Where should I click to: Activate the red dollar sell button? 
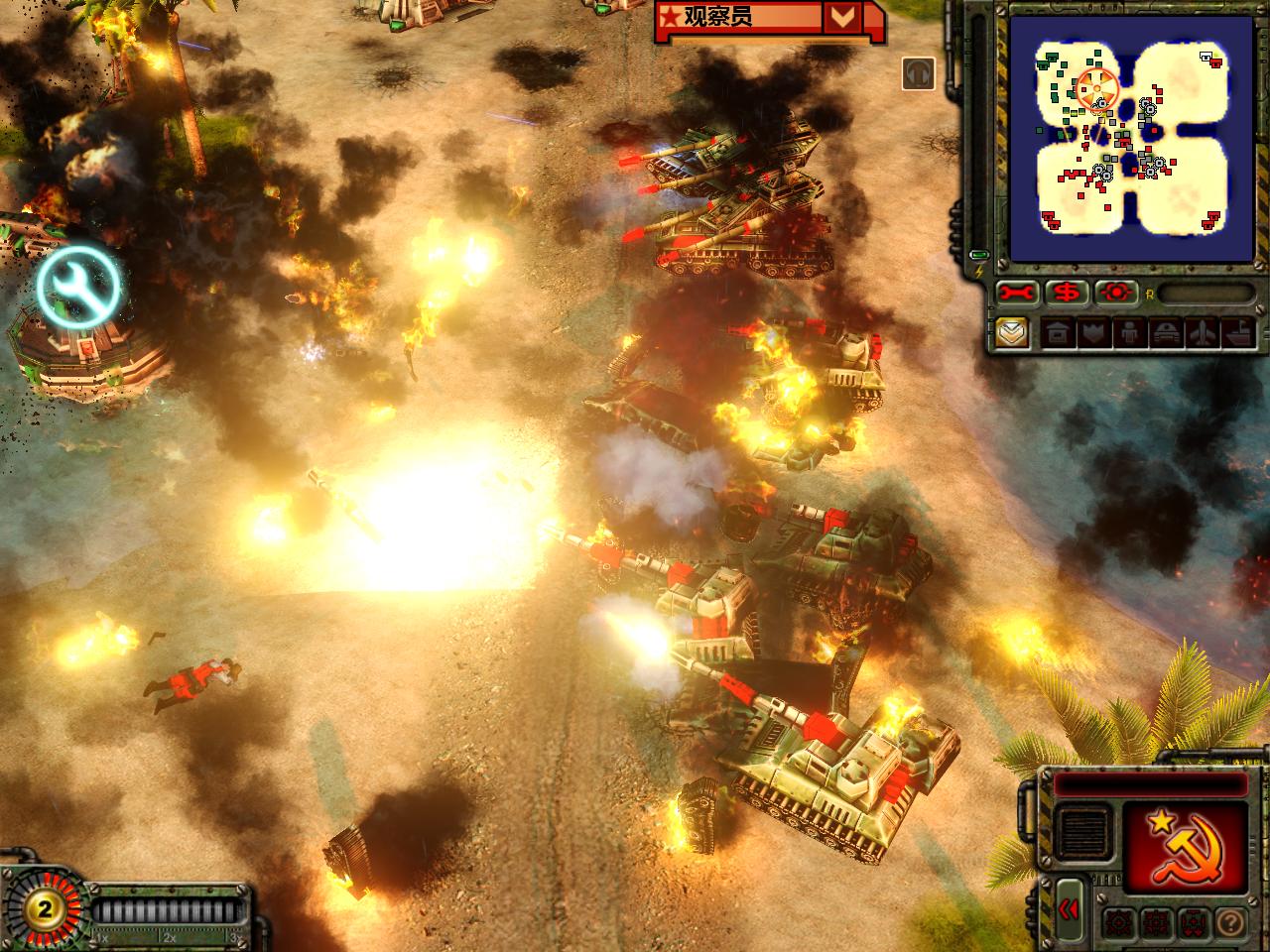[1067, 293]
